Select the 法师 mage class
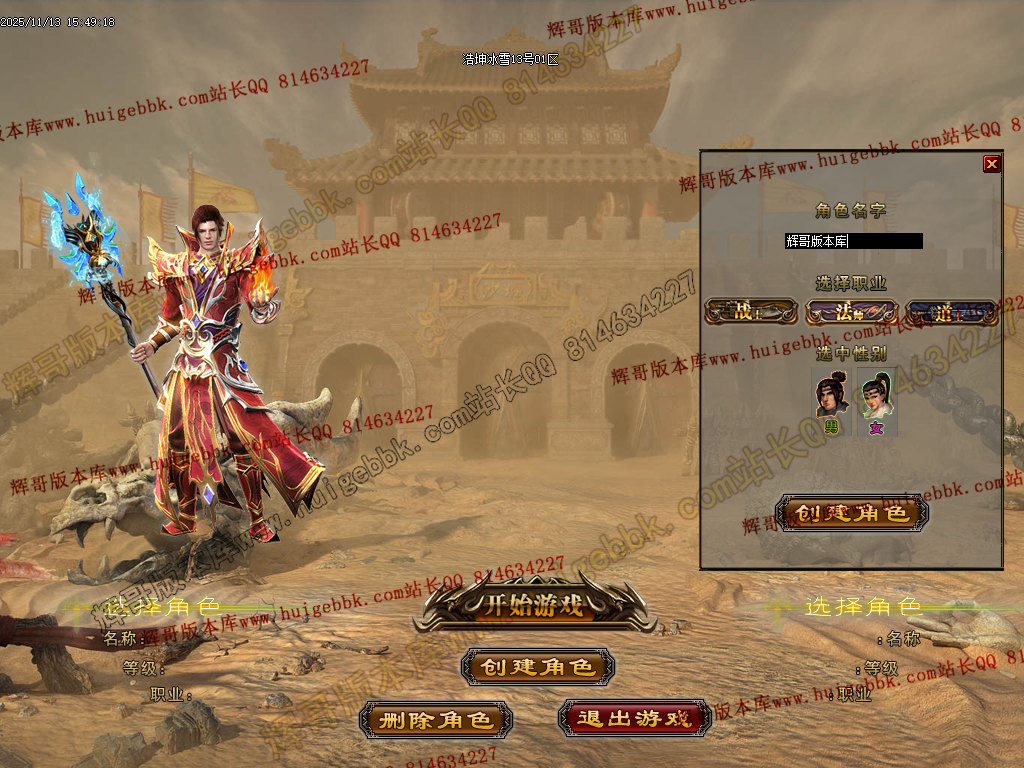This screenshot has width=1024, height=768. [x=851, y=312]
